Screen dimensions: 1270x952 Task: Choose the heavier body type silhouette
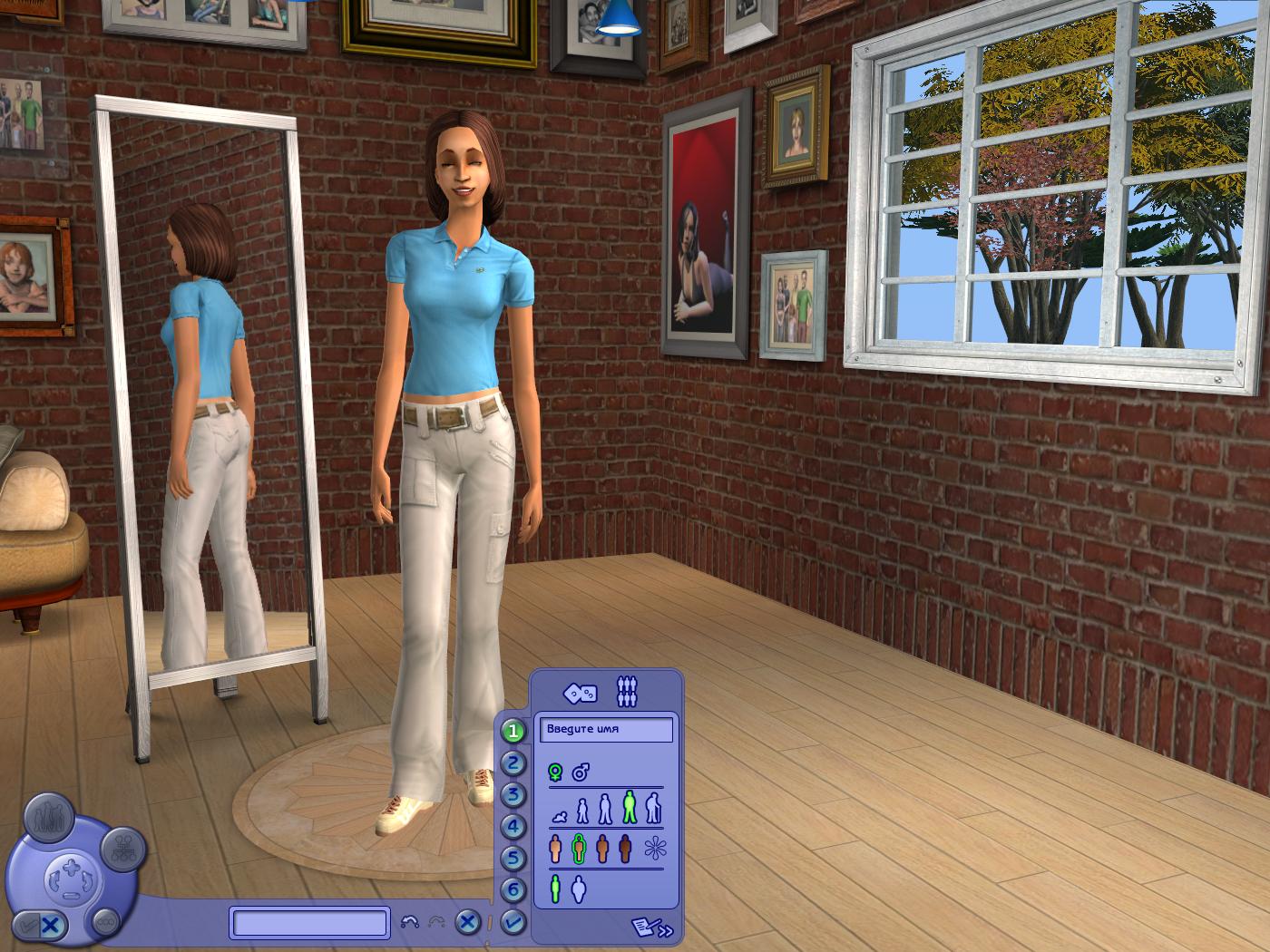click(x=579, y=887)
